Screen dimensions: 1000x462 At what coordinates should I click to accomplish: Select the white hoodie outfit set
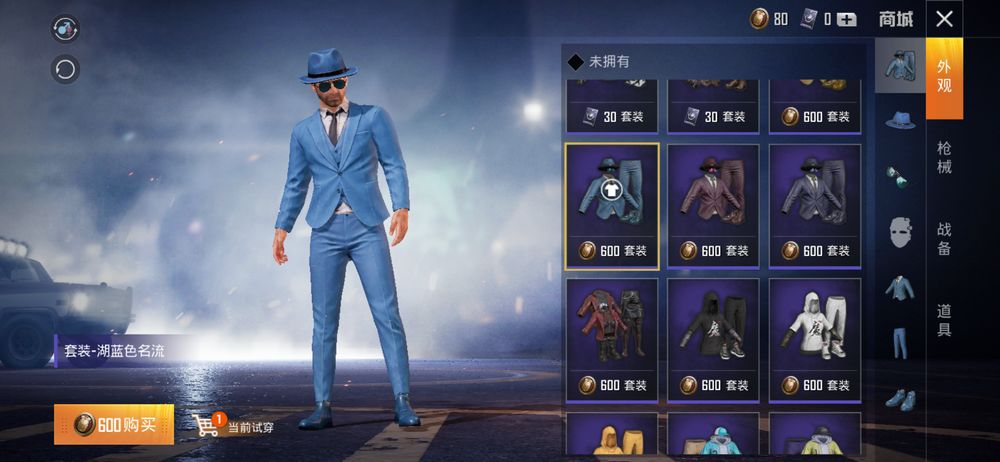[x=815, y=340]
